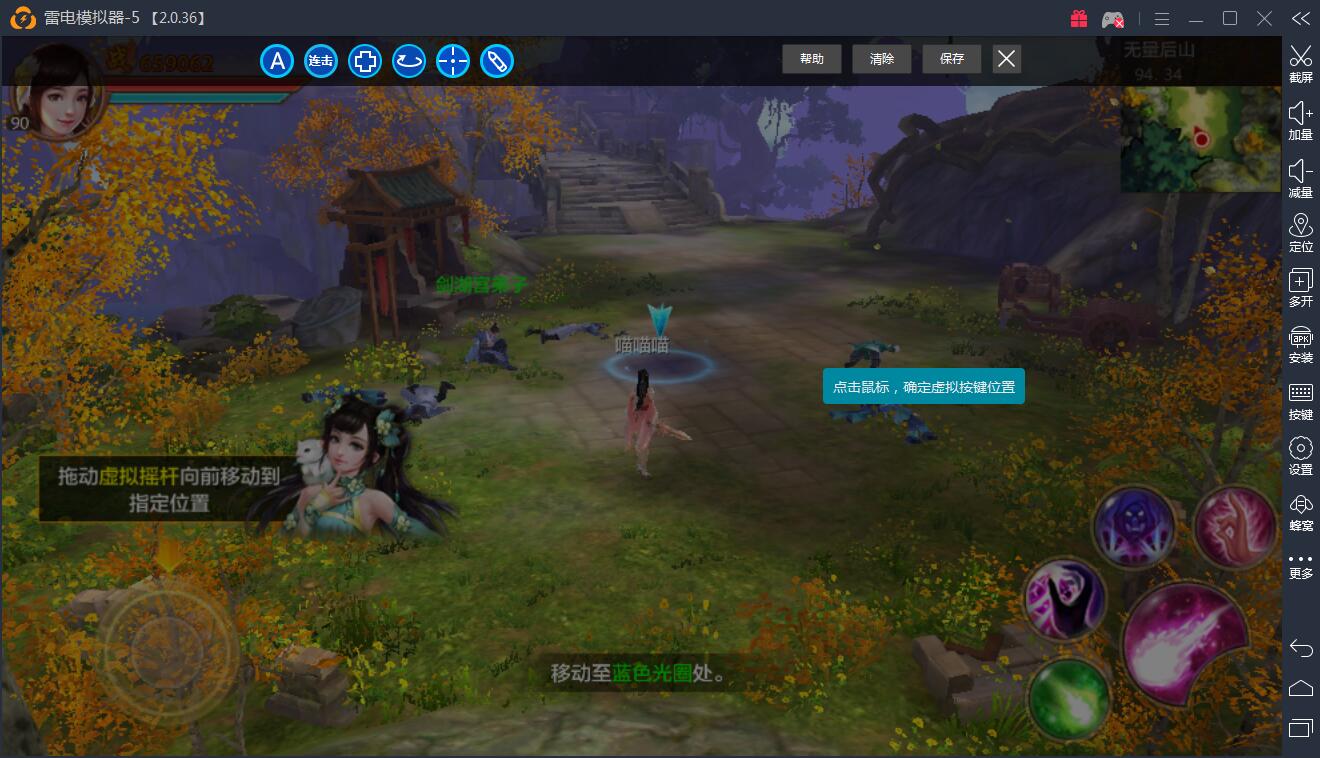Viewport: 1320px width, 758px height.
Task: Select the A key-mapping tool
Action: pos(277,61)
